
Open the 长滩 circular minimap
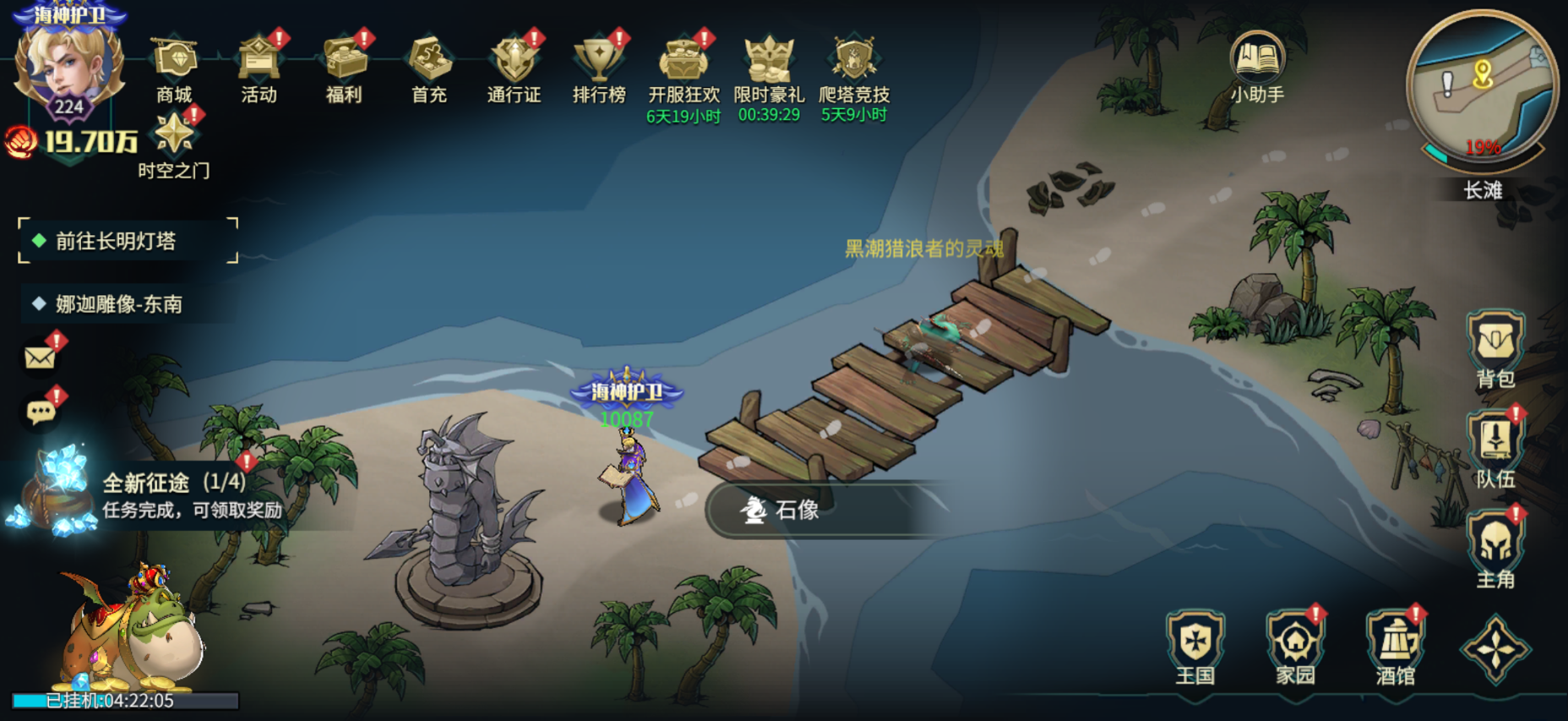[1482, 86]
